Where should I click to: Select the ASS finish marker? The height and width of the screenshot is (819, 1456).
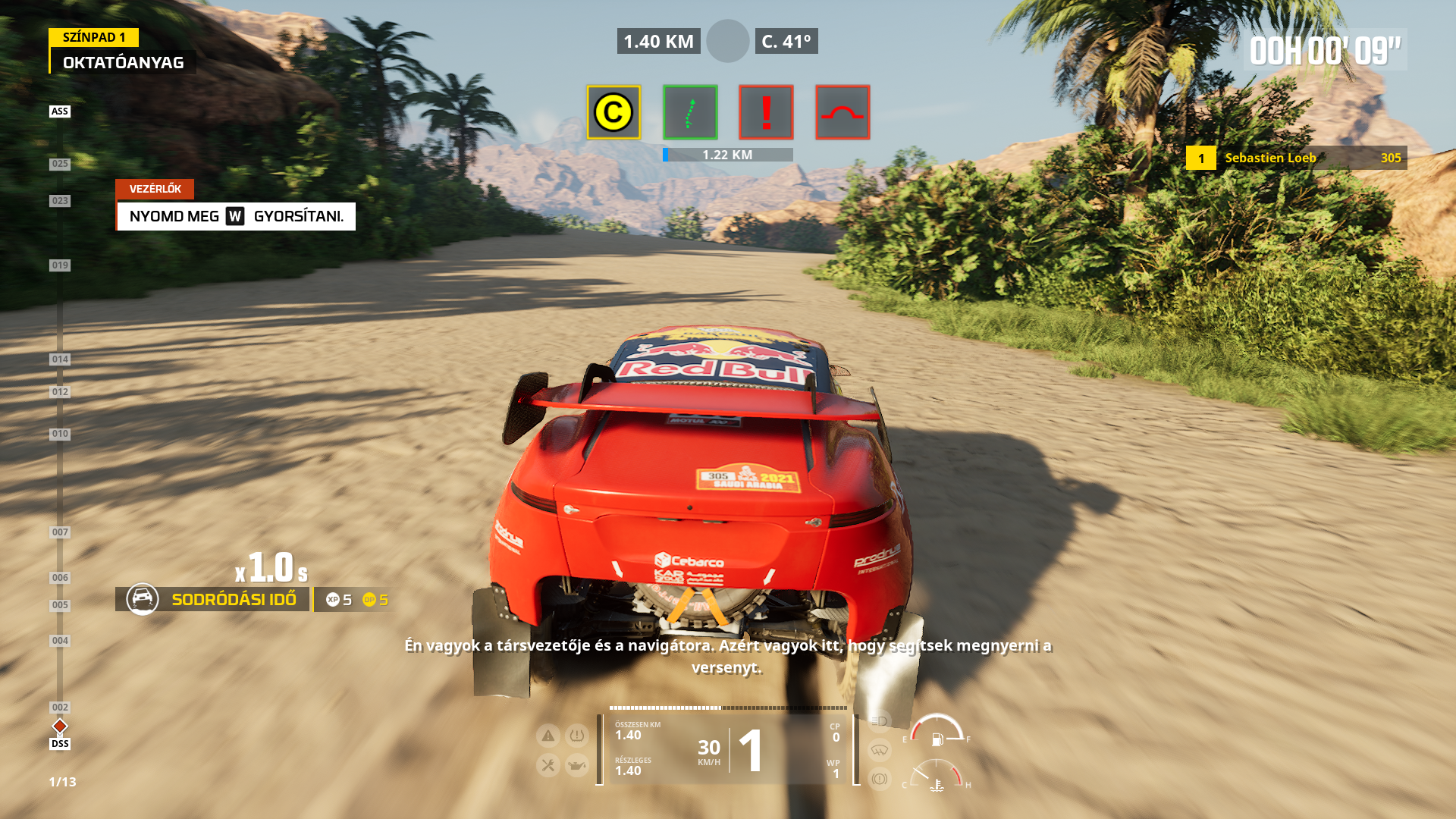coord(60,111)
